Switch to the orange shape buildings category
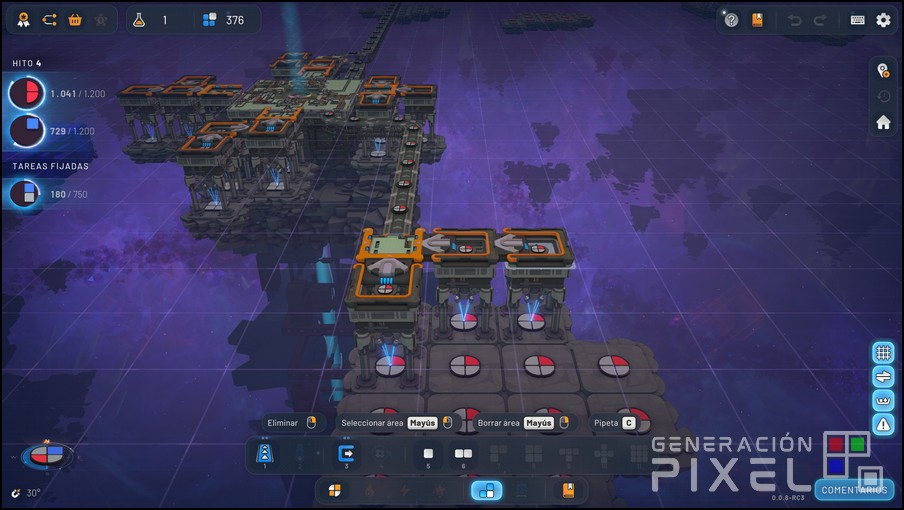 click(x=335, y=490)
